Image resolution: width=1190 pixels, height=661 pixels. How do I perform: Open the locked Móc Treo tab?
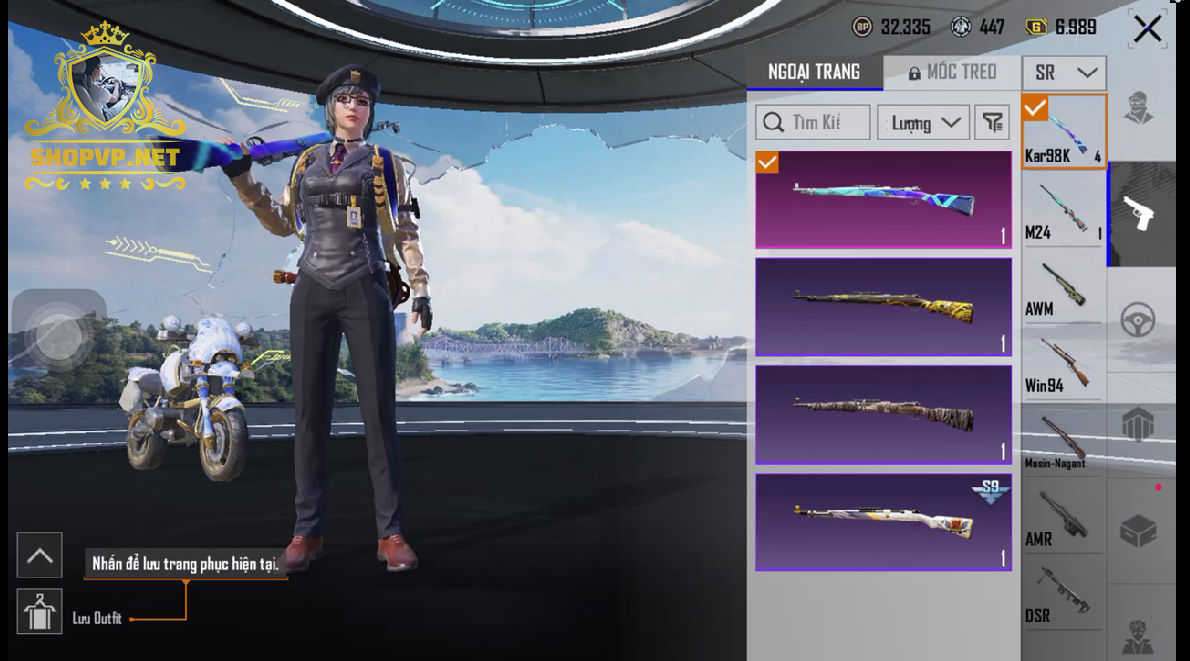tap(952, 72)
